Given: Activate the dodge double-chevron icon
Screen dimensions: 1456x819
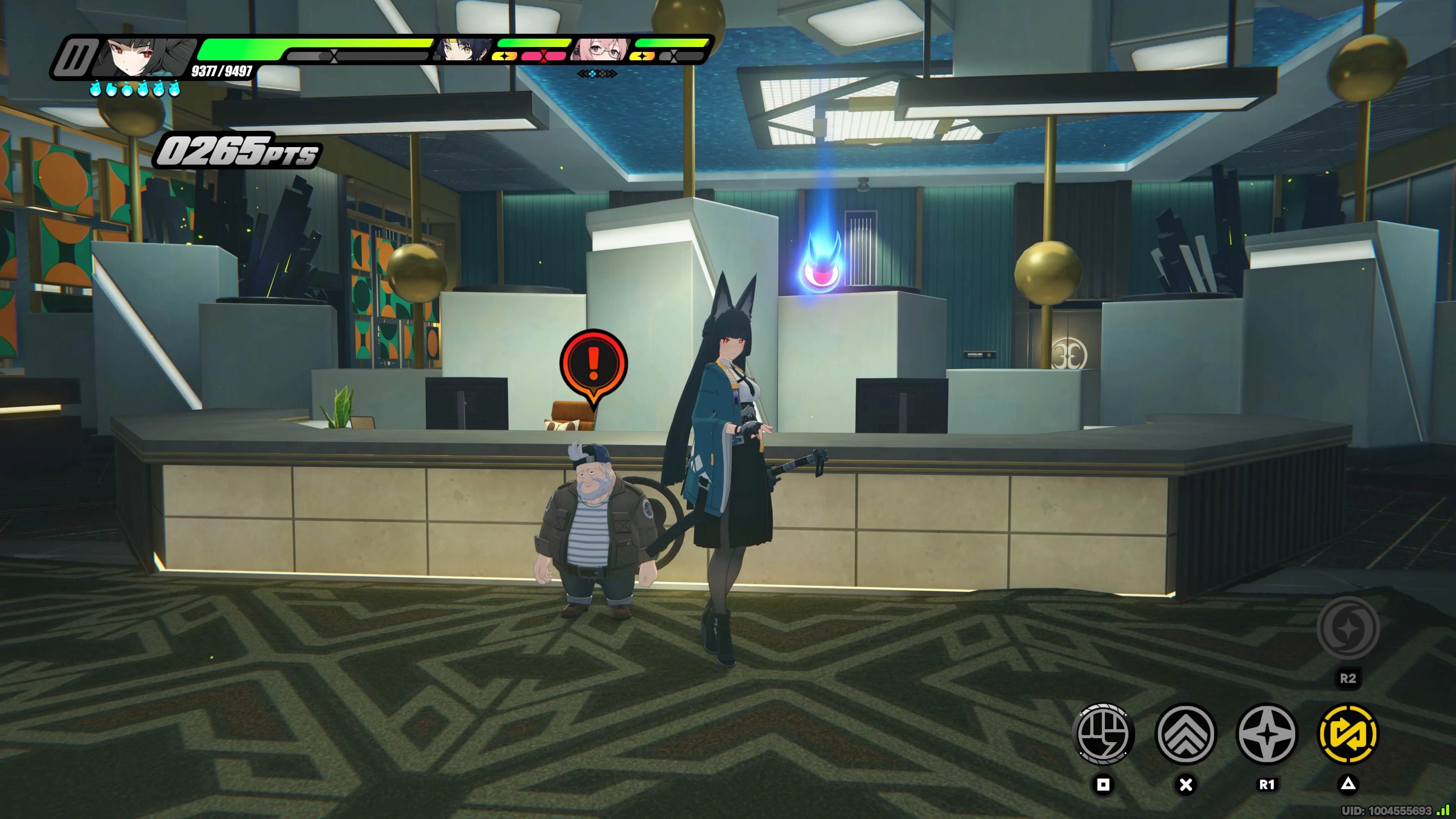Looking at the screenshot, I should pos(1185,734).
